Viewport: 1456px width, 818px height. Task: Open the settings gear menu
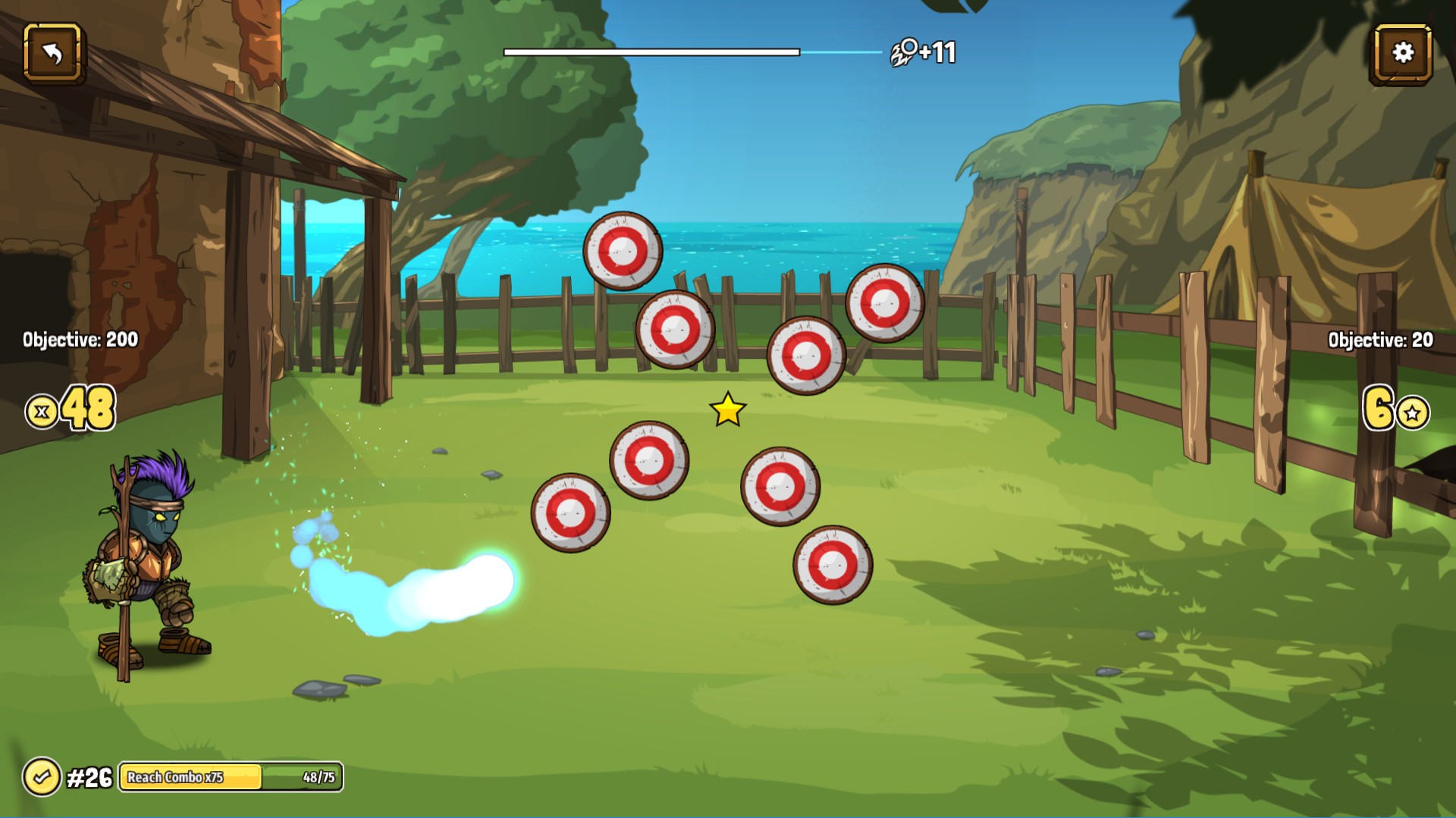point(1402,52)
